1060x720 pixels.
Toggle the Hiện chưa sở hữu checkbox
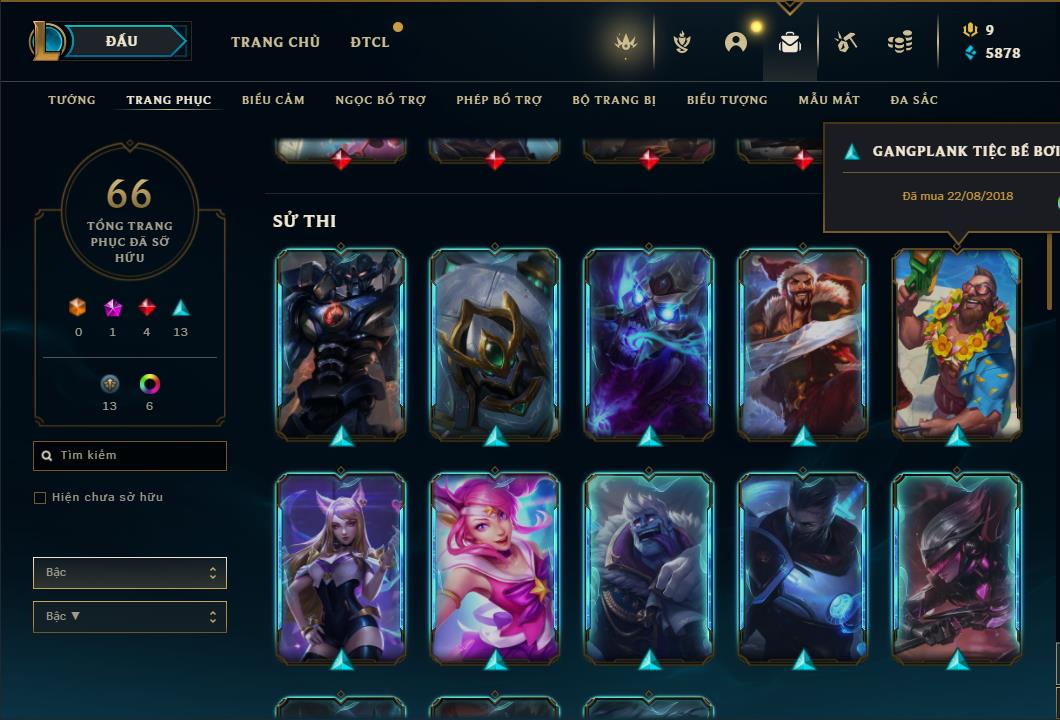[40, 498]
